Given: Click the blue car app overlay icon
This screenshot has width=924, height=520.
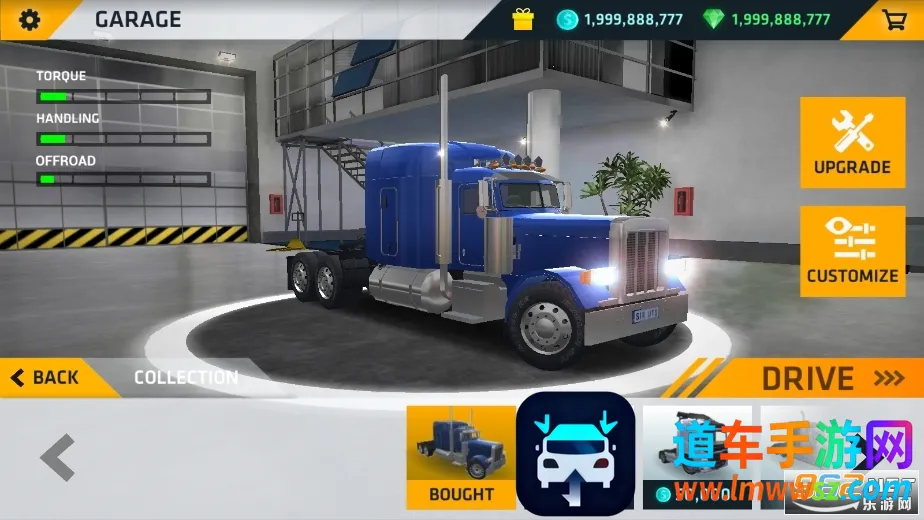Looking at the screenshot, I should click(575, 456).
